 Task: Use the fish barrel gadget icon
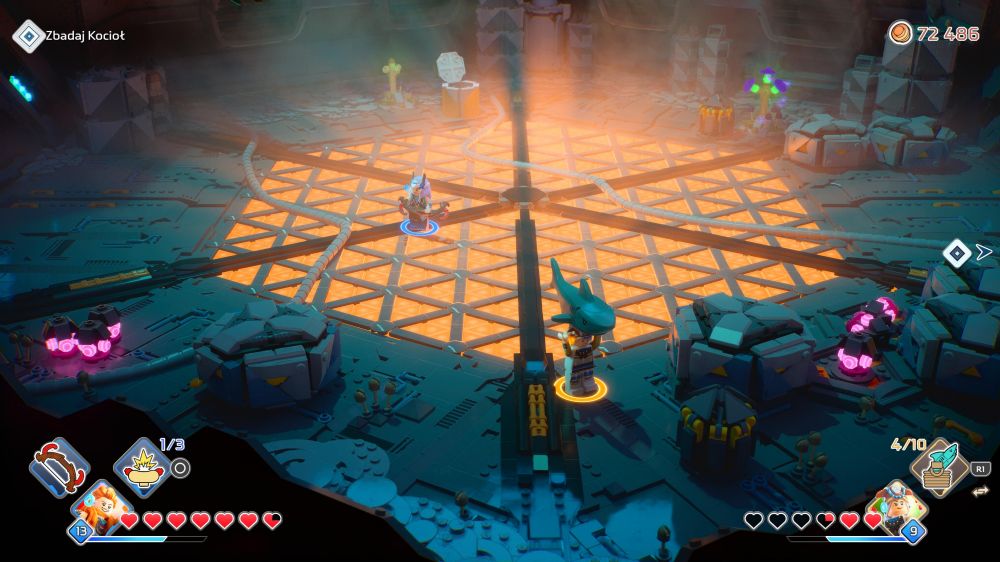pos(940,467)
